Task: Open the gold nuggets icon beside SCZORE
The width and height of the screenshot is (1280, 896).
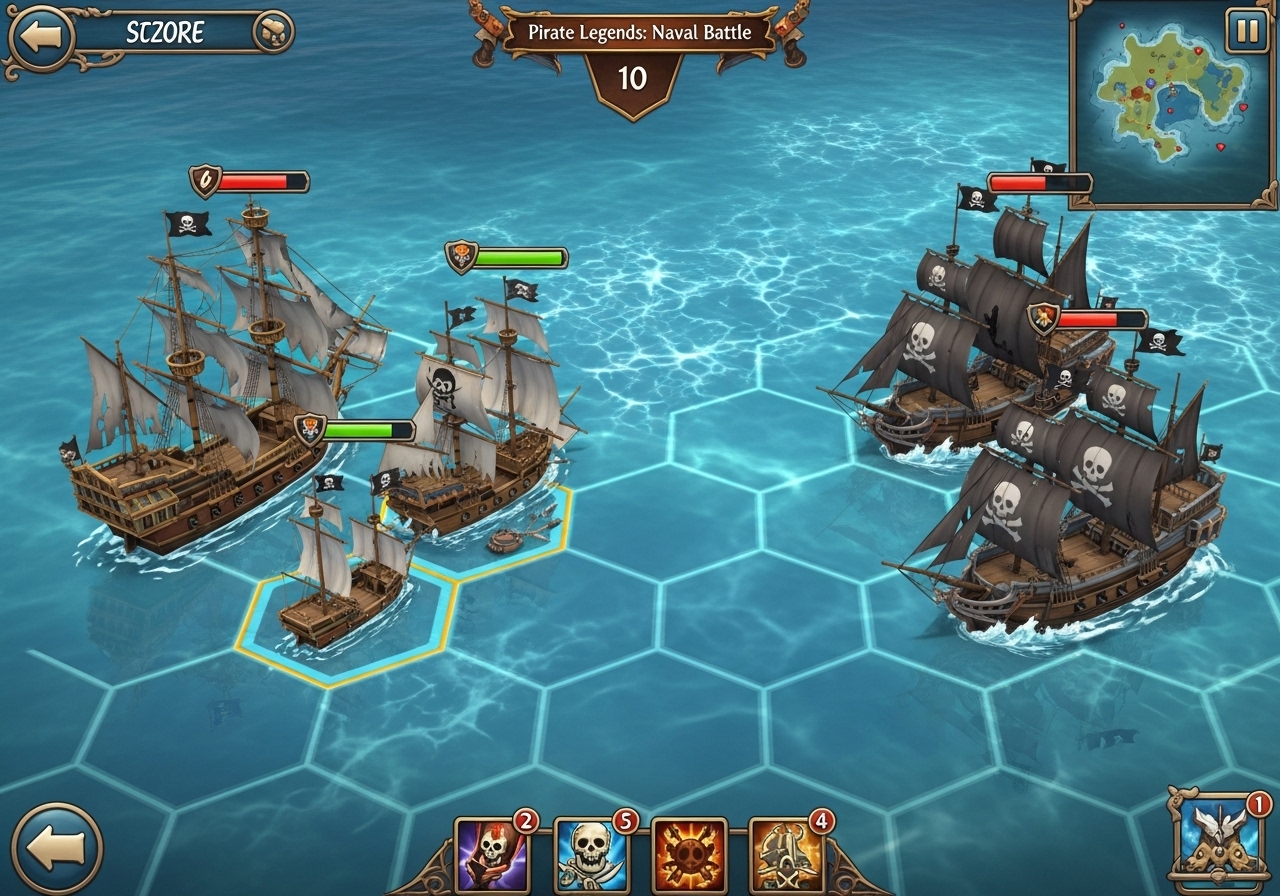Action: click(272, 33)
